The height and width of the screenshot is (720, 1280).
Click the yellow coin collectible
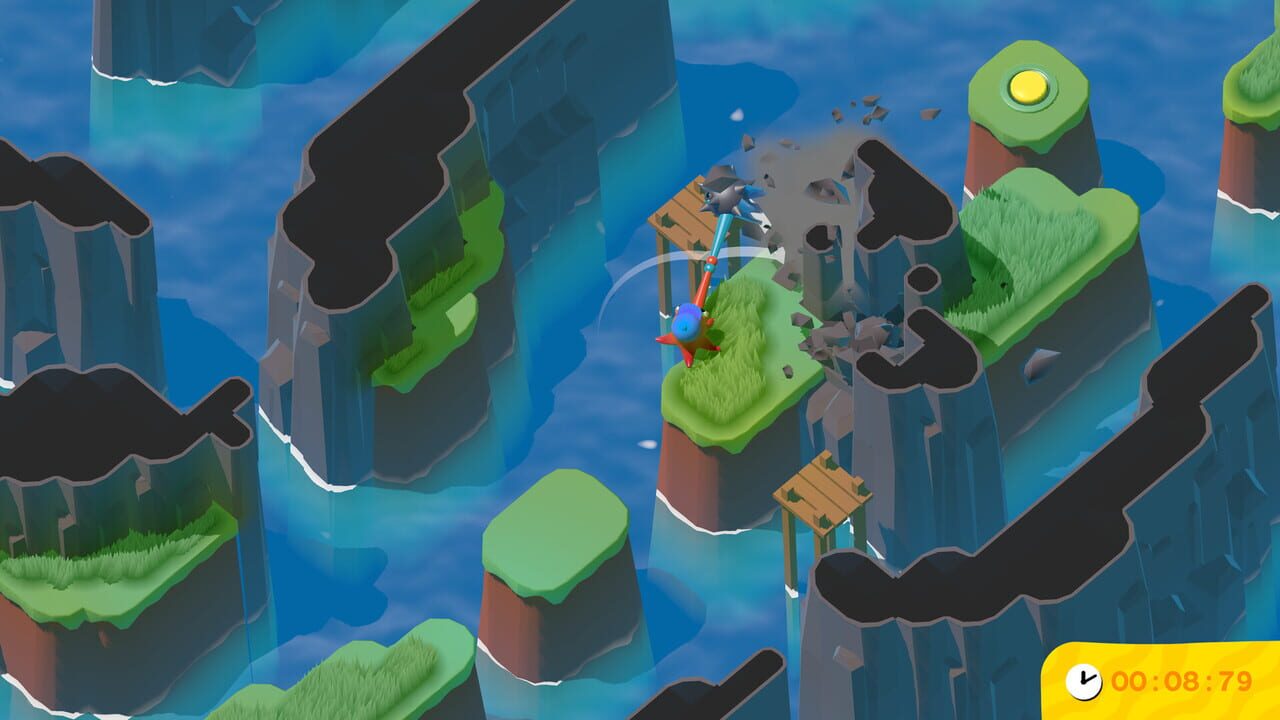pos(1029,88)
